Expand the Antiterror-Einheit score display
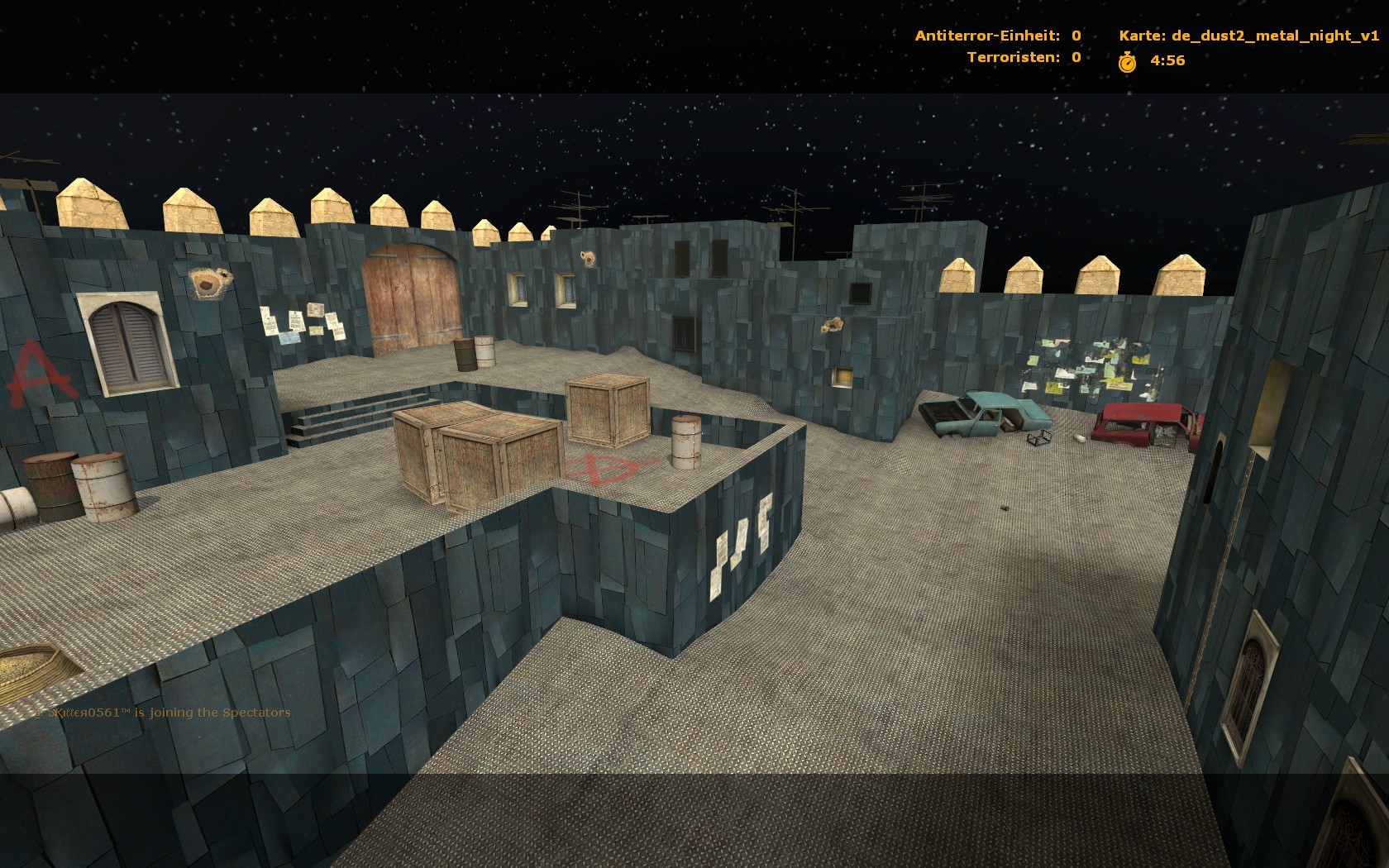Screen dimensions: 1389x868 (995, 35)
